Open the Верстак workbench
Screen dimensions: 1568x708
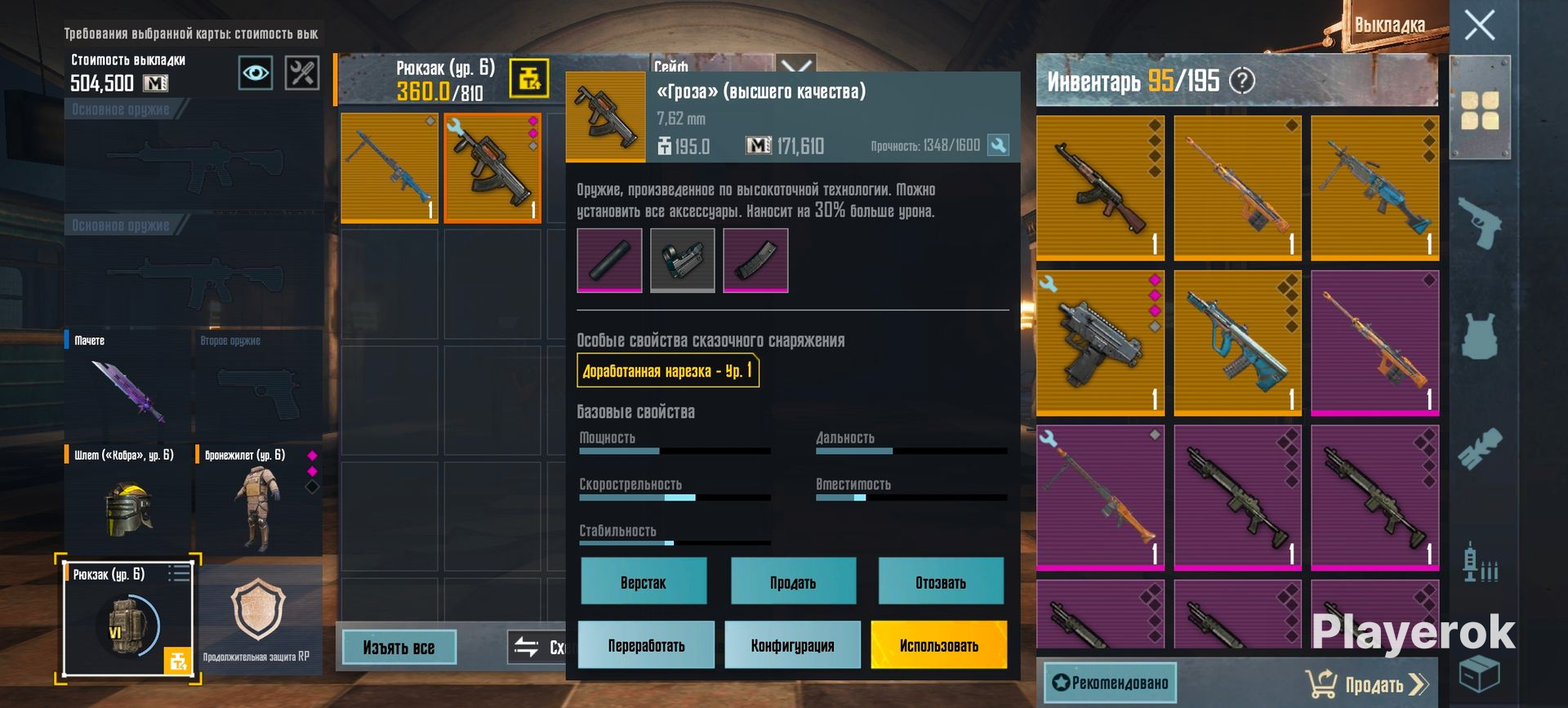pos(644,581)
